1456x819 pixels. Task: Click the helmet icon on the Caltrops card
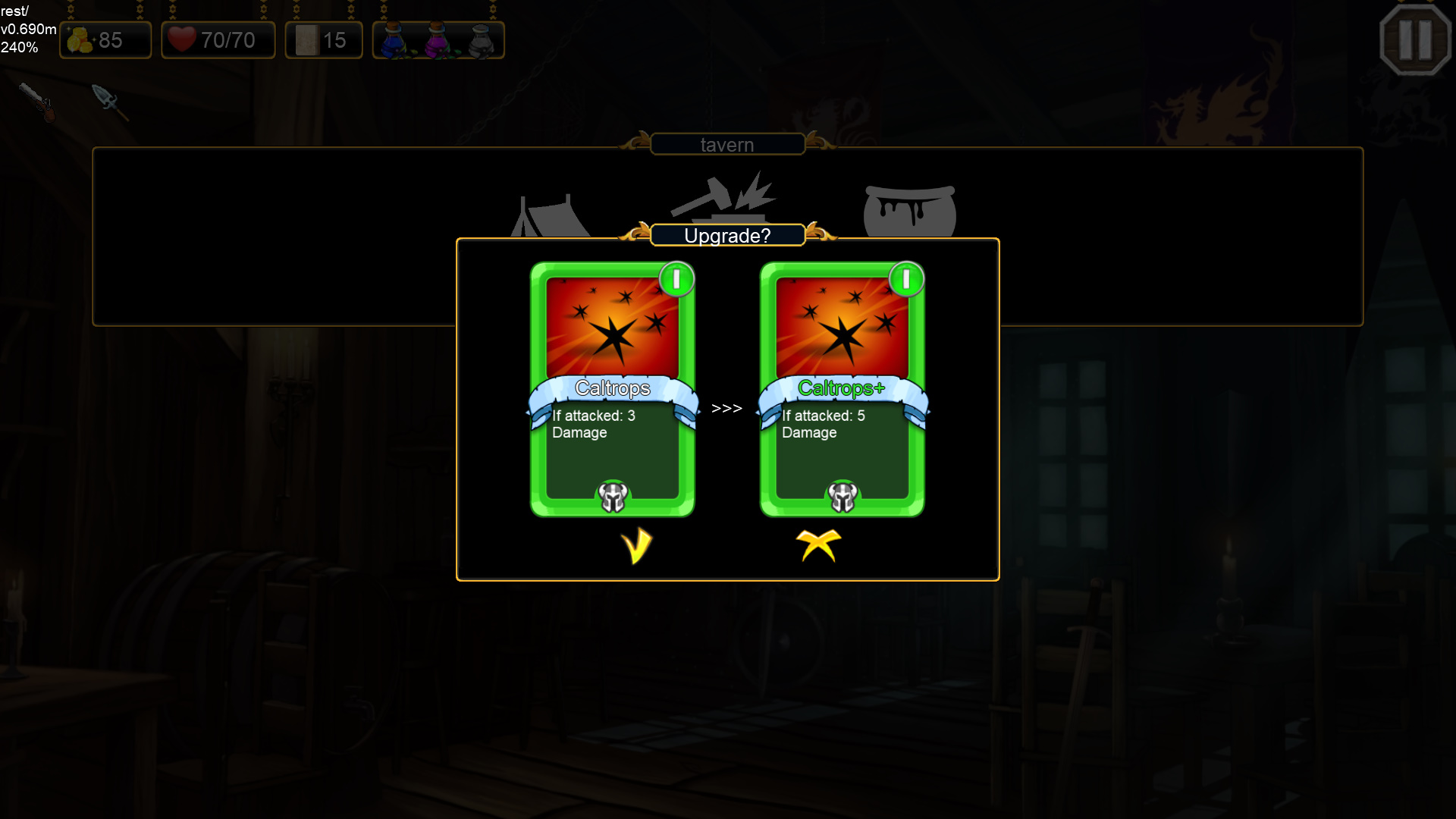coord(613,497)
